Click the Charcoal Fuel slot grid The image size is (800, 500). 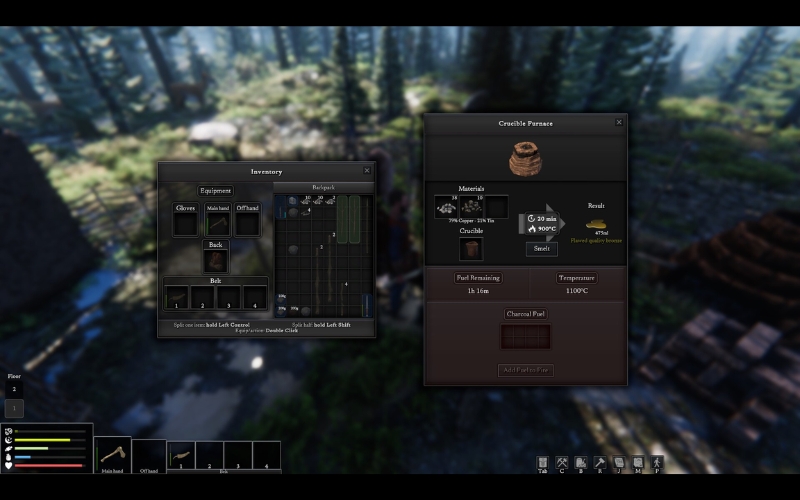coord(526,337)
